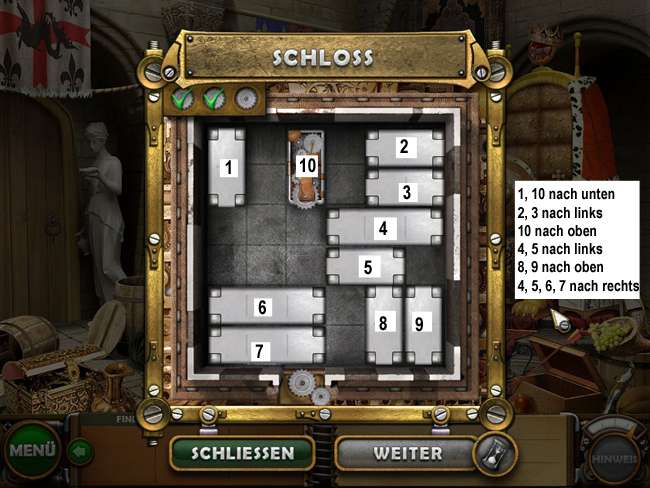Select the key block labeled 10

point(308,166)
